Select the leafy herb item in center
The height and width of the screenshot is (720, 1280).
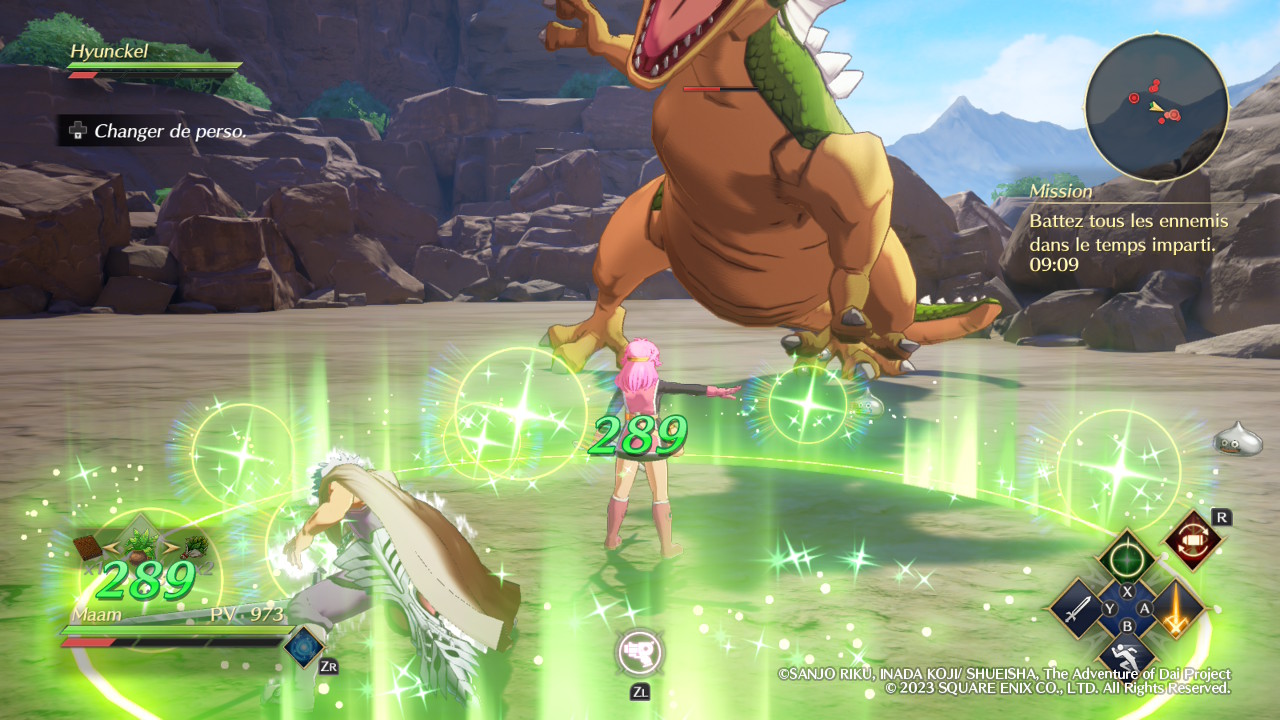[x=141, y=546]
